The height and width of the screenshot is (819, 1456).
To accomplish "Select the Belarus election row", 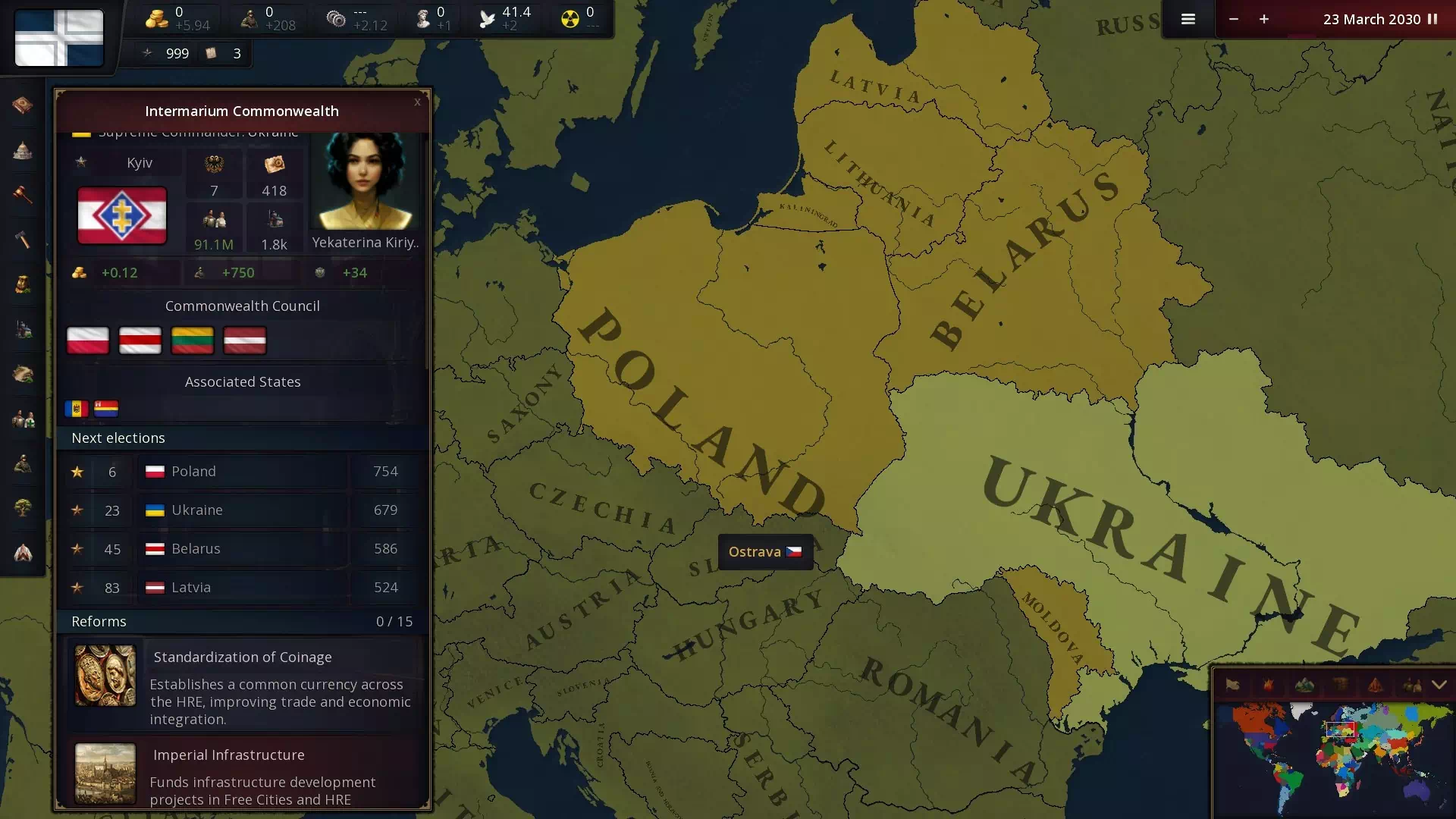I will coord(243,549).
